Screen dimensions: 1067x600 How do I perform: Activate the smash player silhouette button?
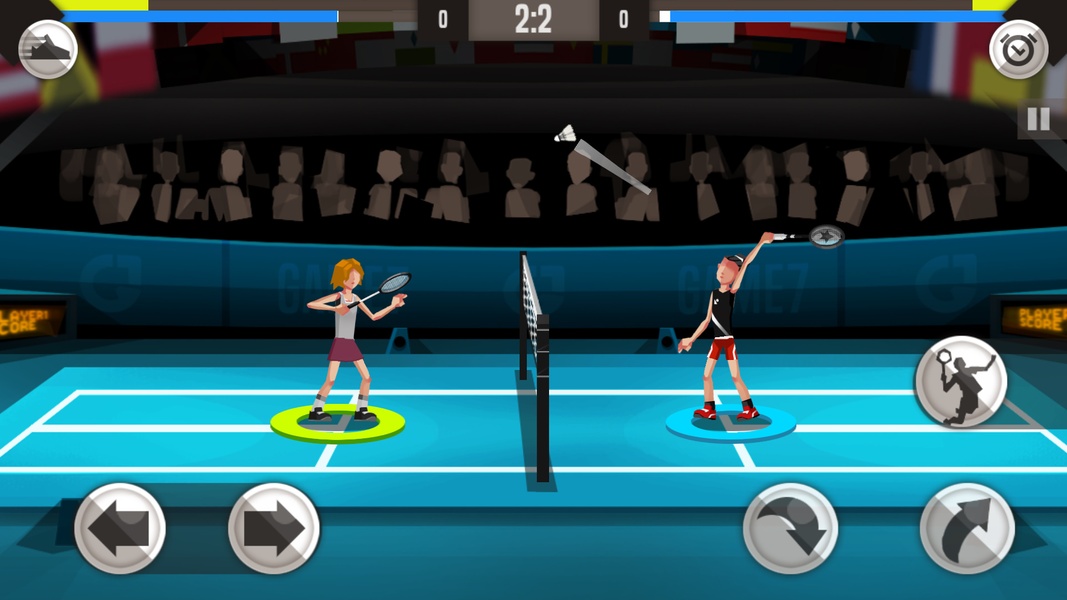tap(960, 382)
